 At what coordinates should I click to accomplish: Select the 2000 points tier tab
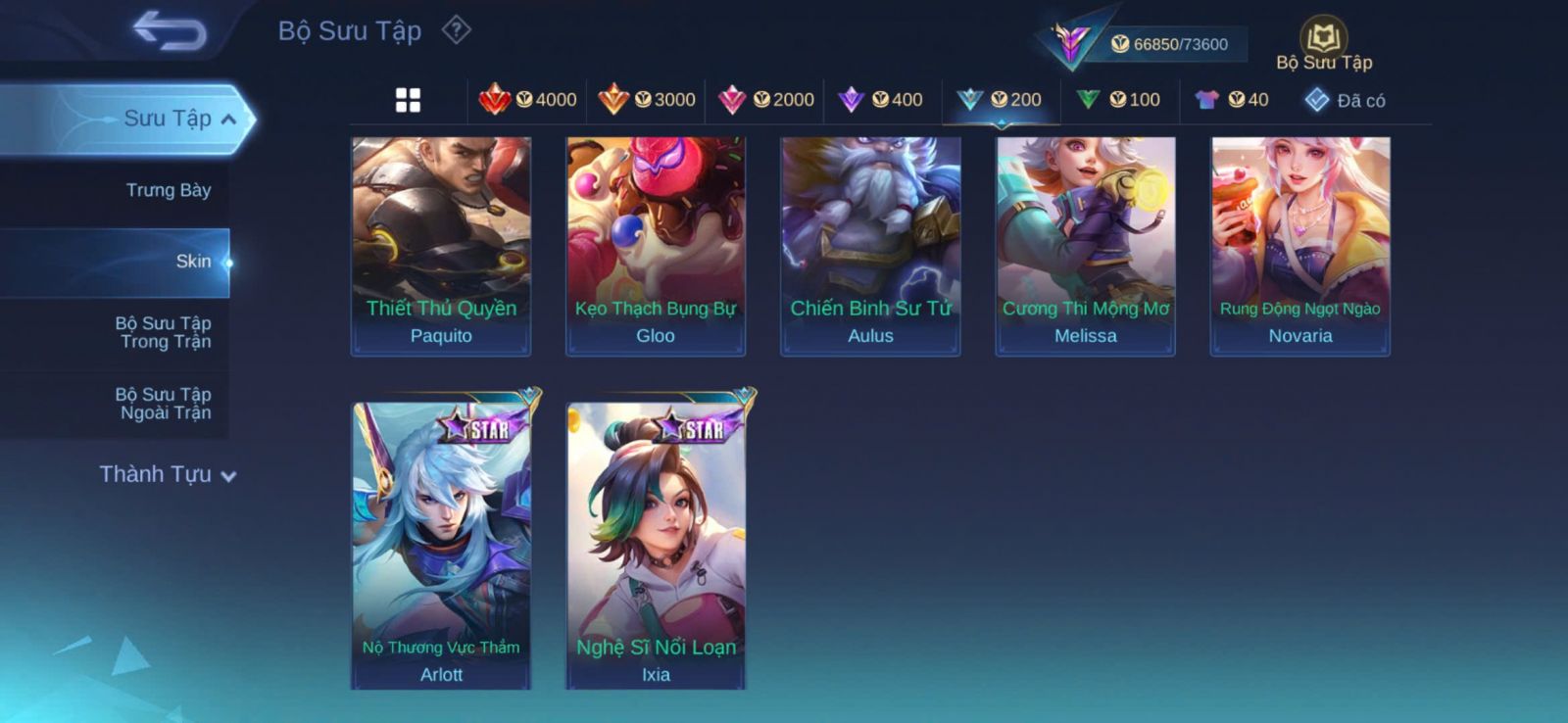tap(766, 100)
